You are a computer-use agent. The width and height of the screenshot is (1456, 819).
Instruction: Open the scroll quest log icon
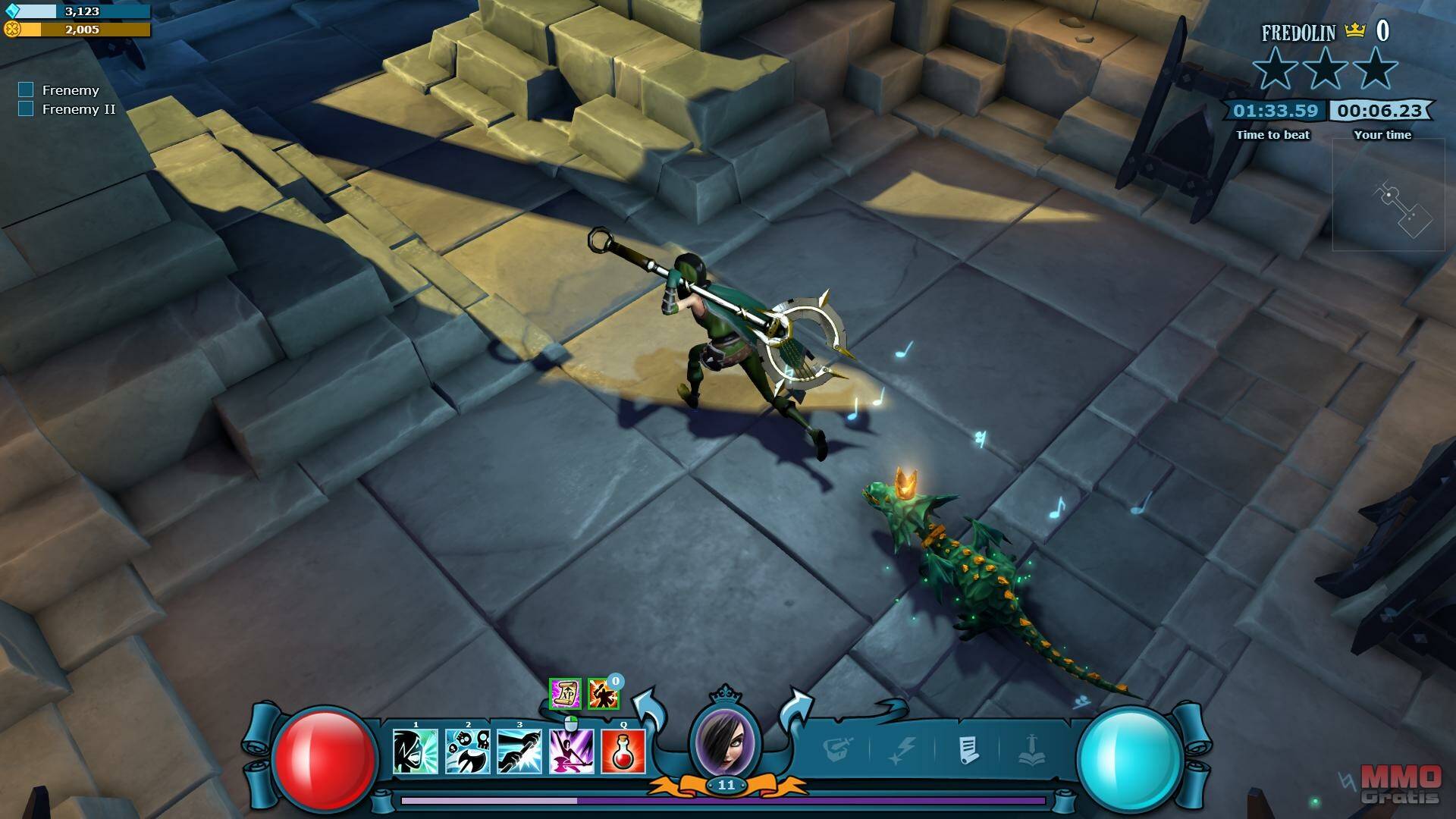(968, 751)
